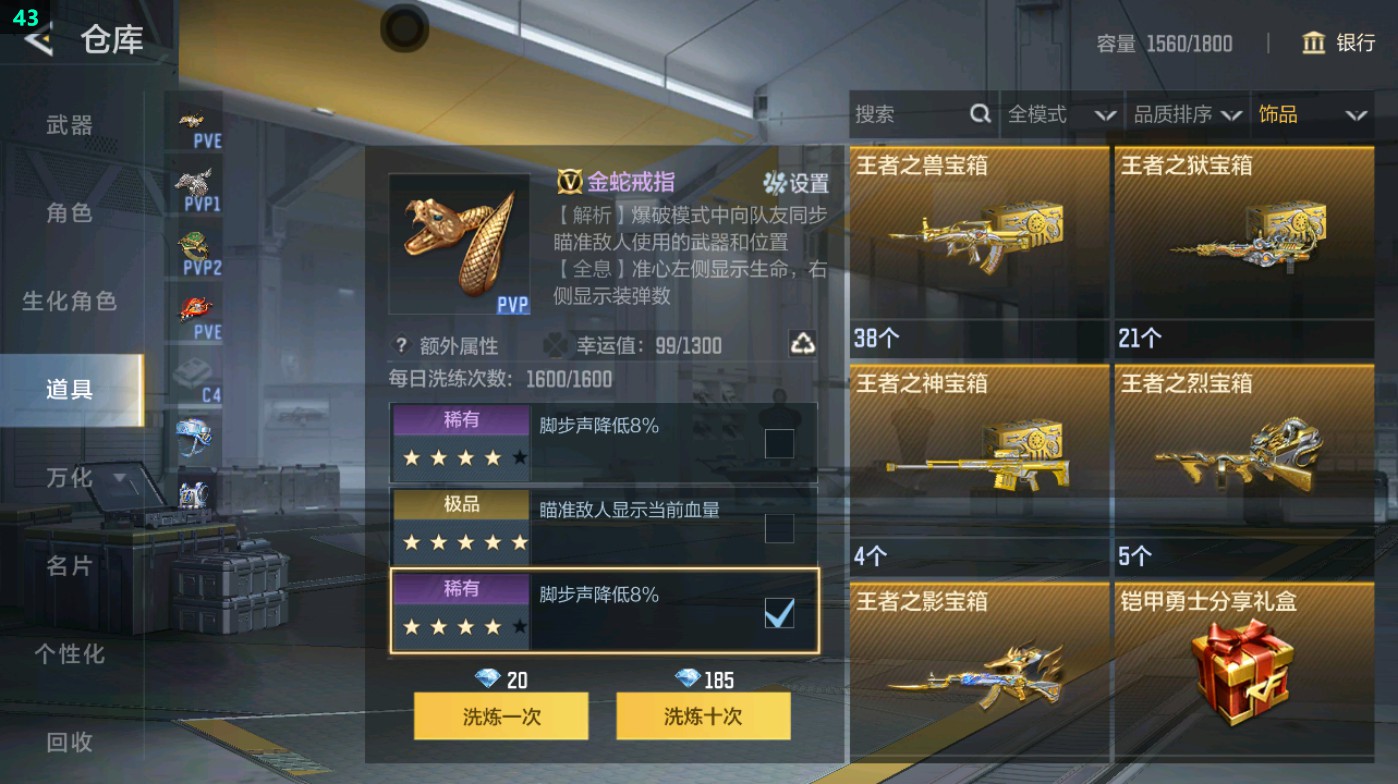Click the search magnifier icon
This screenshot has height=784, width=1398.
pyautogui.click(x=979, y=114)
